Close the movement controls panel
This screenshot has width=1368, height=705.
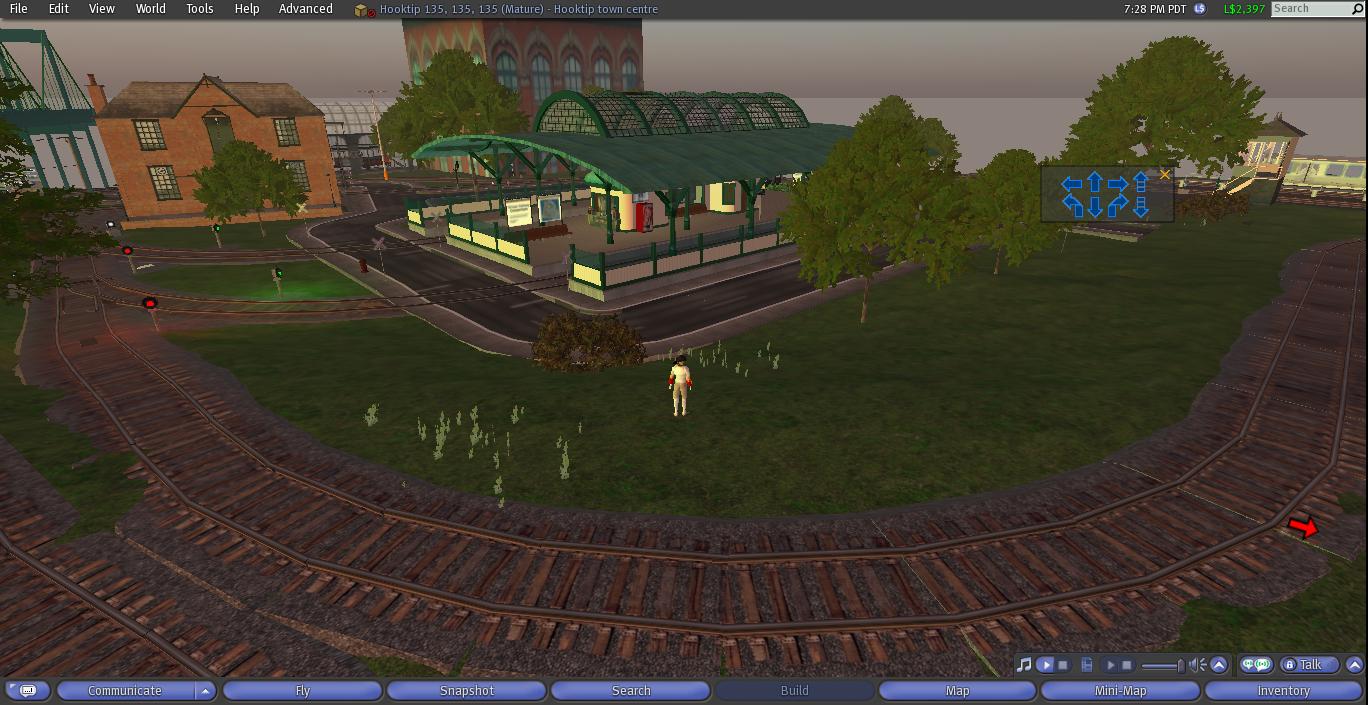(1165, 175)
